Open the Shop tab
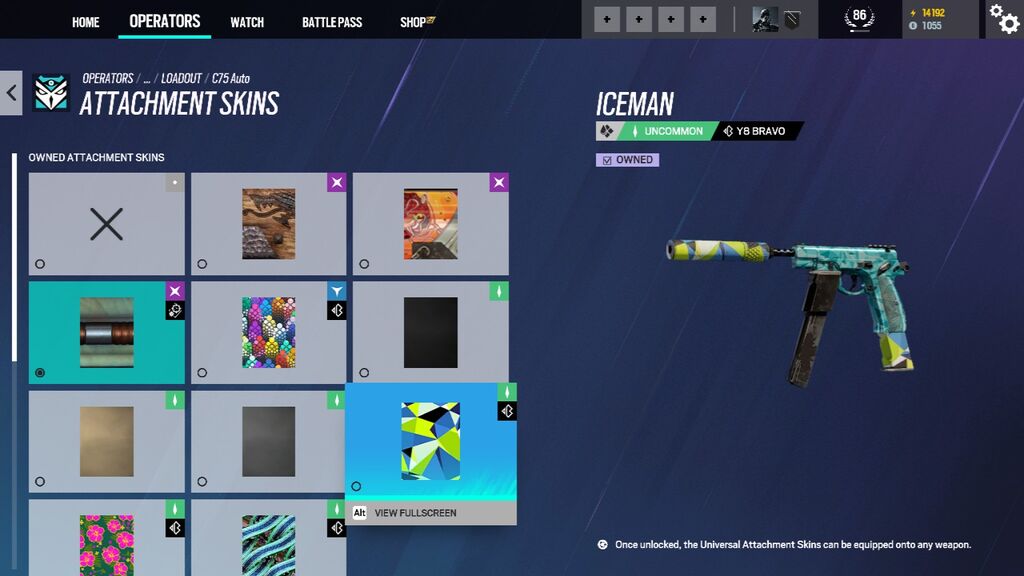1024x576 pixels. point(416,22)
